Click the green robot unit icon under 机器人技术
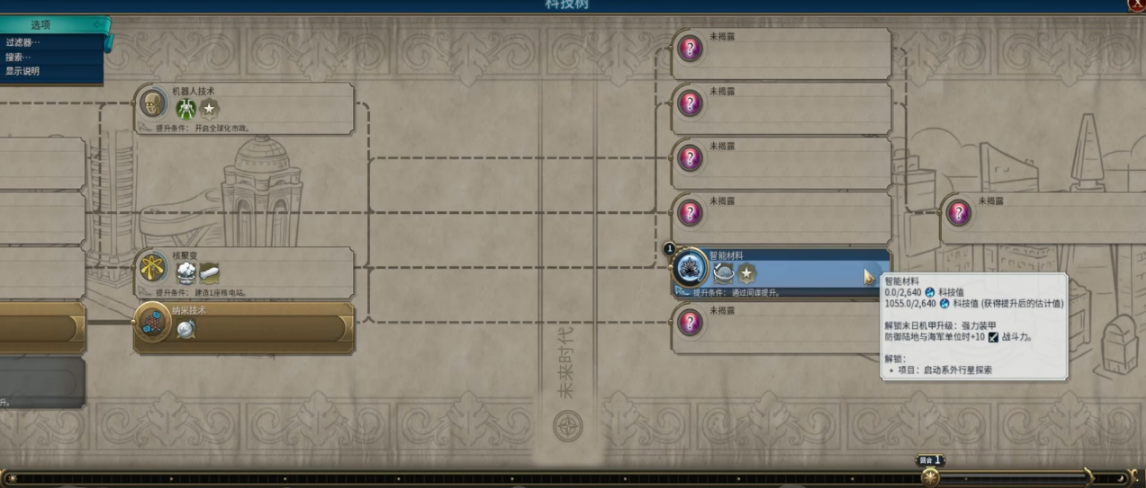This screenshot has width=1146, height=488. pyautogui.click(x=186, y=108)
